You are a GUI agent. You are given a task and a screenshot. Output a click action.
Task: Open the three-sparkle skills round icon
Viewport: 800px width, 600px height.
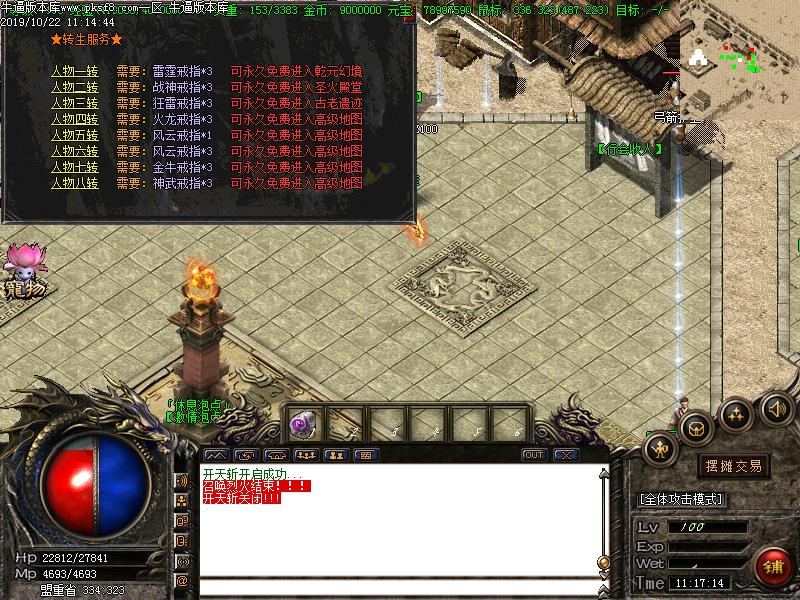tap(736, 412)
